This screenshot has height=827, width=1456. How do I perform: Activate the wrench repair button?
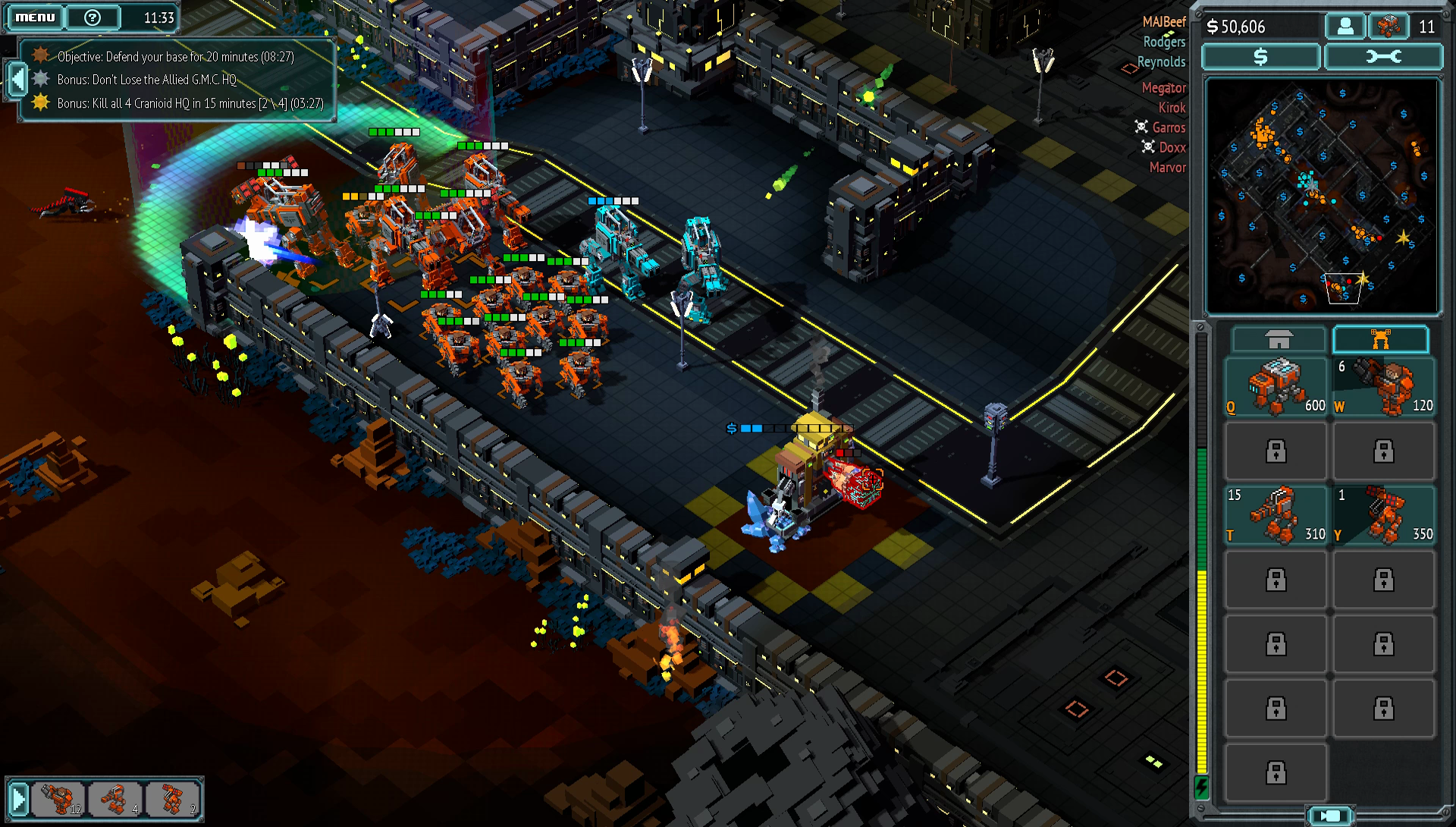click(1383, 57)
